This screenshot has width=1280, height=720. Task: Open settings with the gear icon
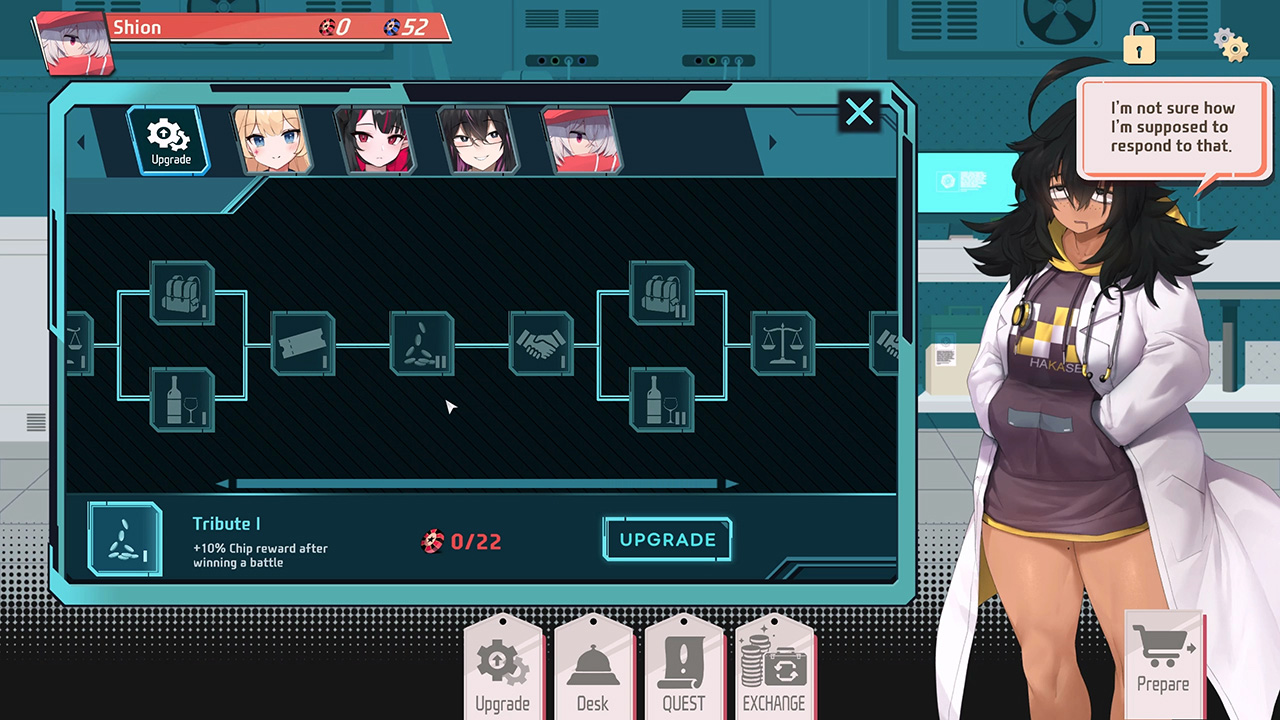point(1230,44)
